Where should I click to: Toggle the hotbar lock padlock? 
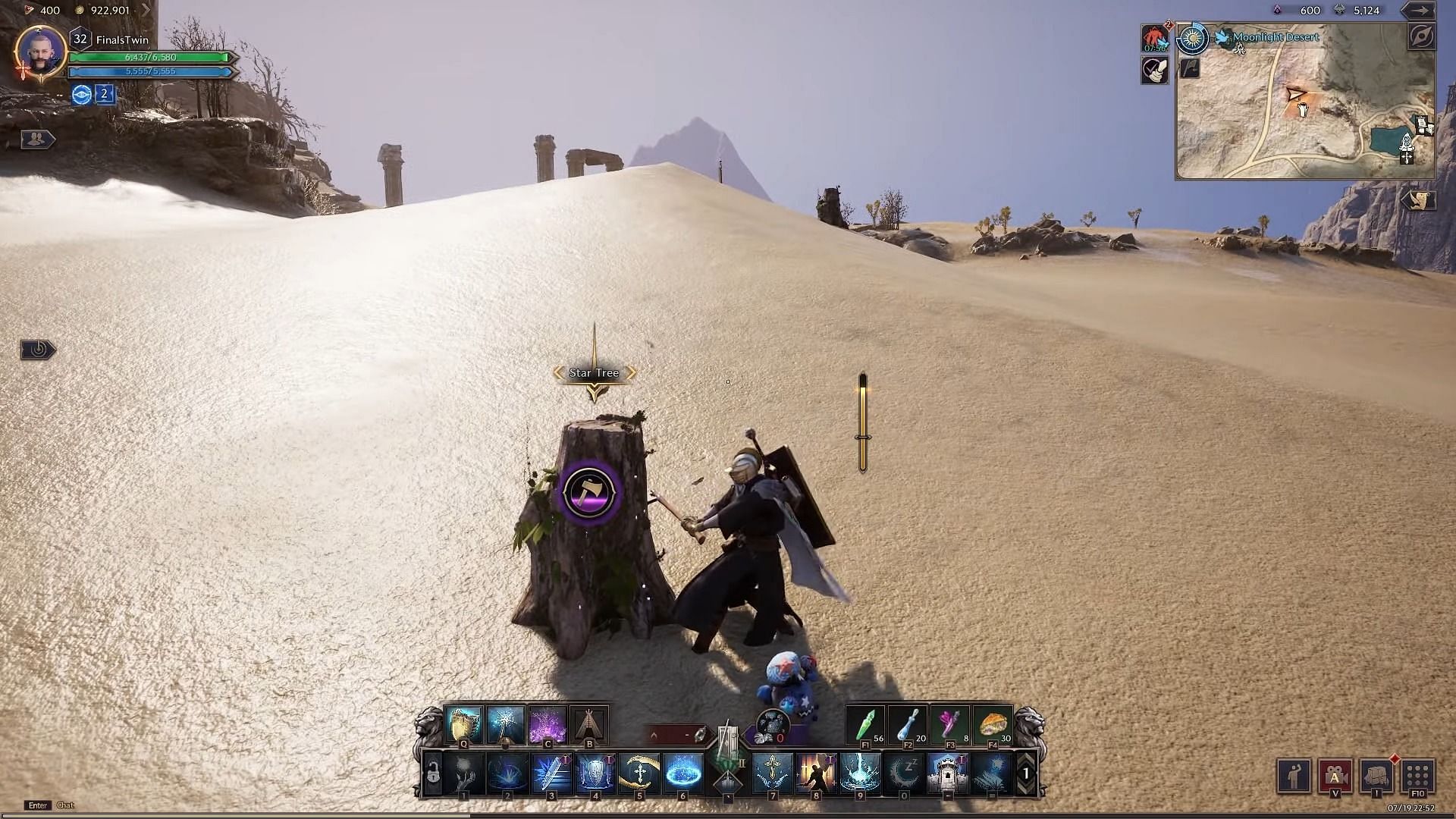tap(433, 774)
